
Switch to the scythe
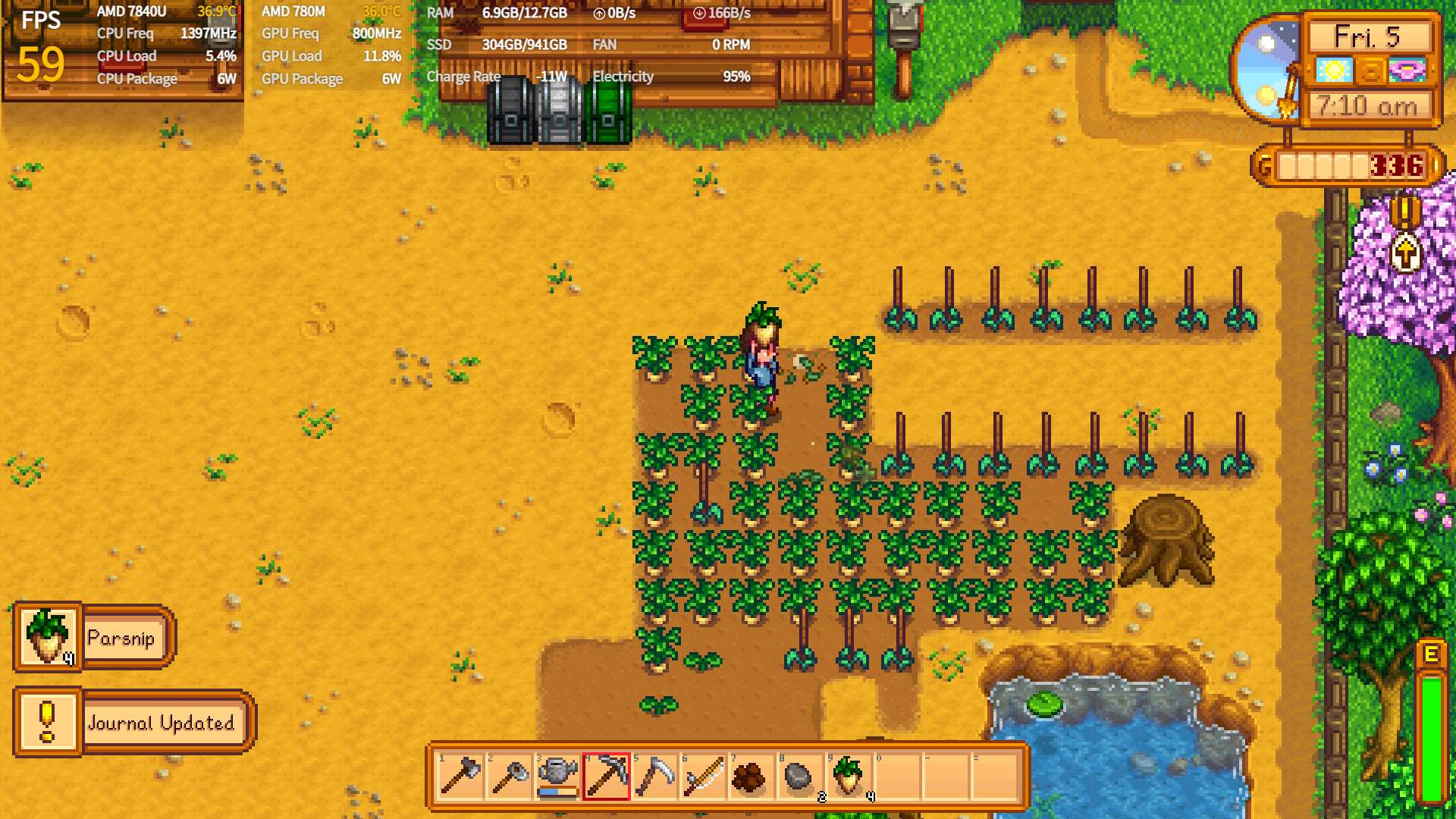coord(655,777)
